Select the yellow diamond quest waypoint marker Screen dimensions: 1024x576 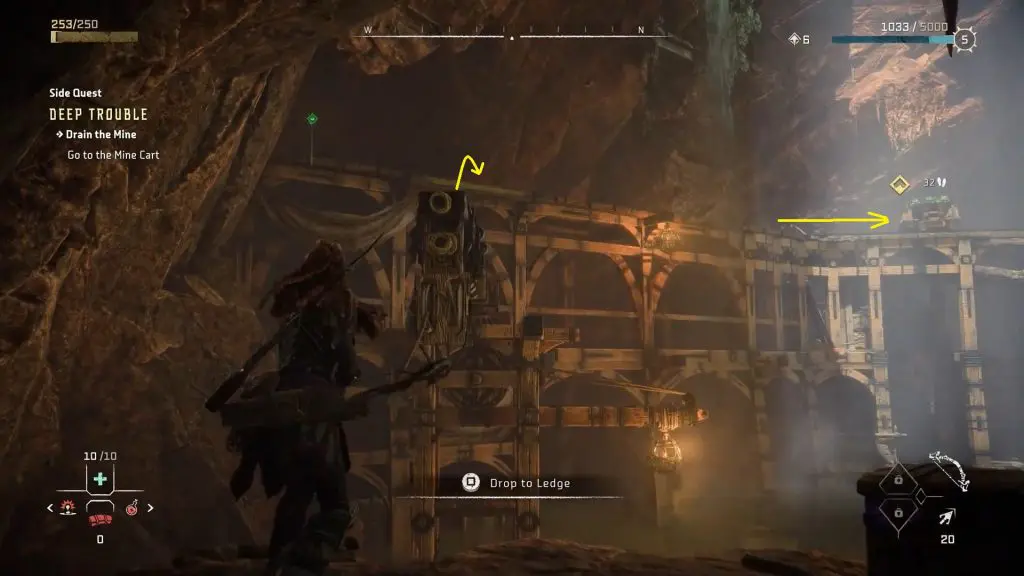tap(899, 184)
